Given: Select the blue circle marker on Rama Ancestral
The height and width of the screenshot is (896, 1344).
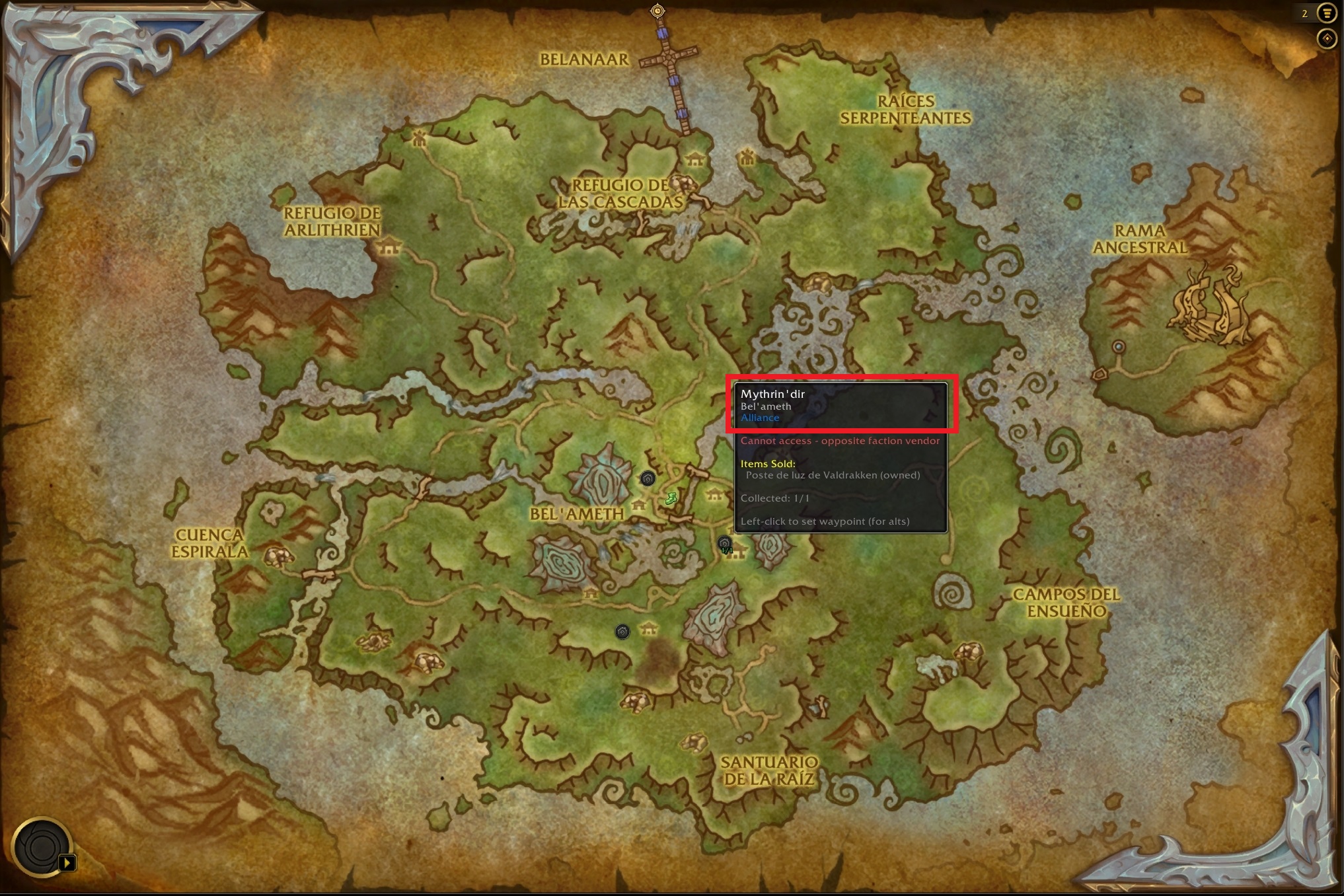Looking at the screenshot, I should pos(1118,346).
